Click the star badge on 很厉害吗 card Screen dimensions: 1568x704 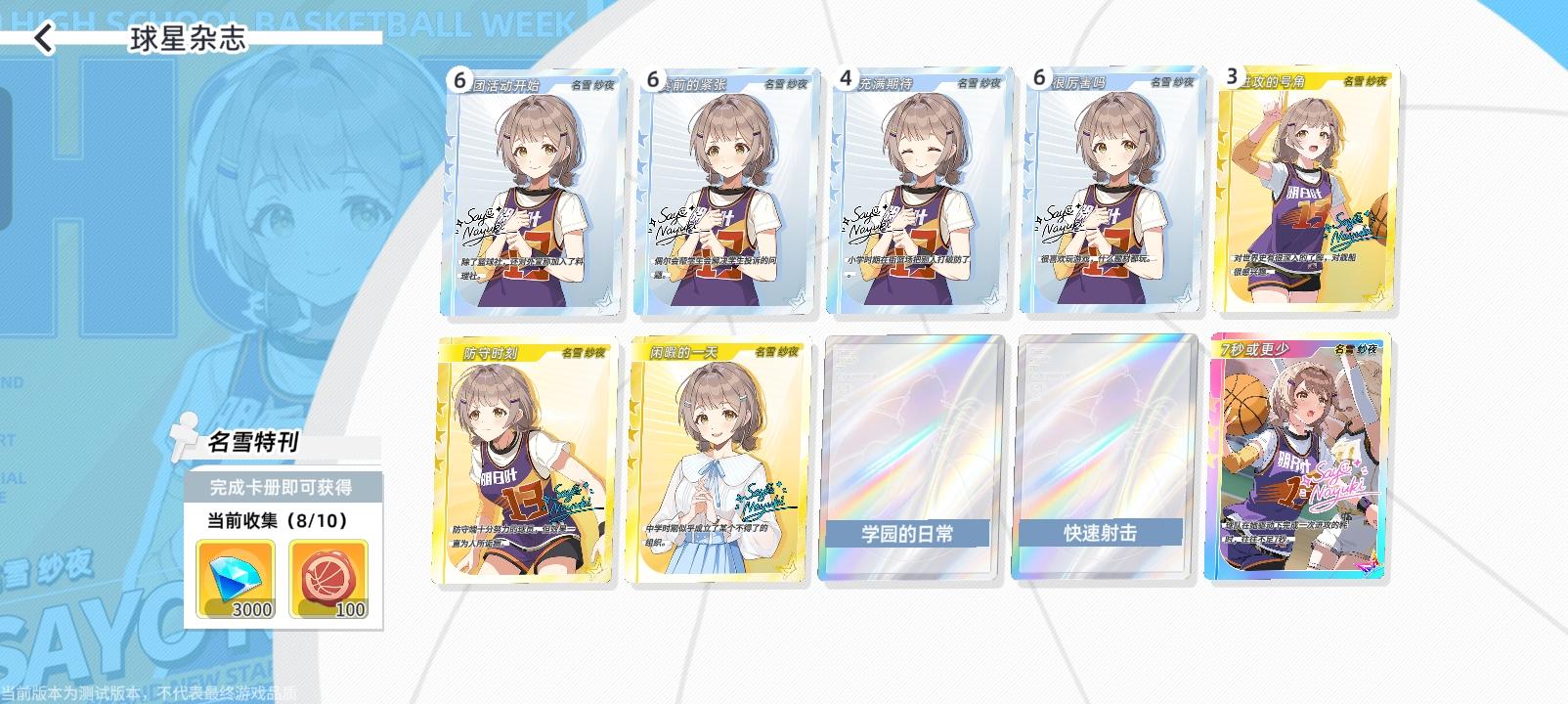(1040, 81)
